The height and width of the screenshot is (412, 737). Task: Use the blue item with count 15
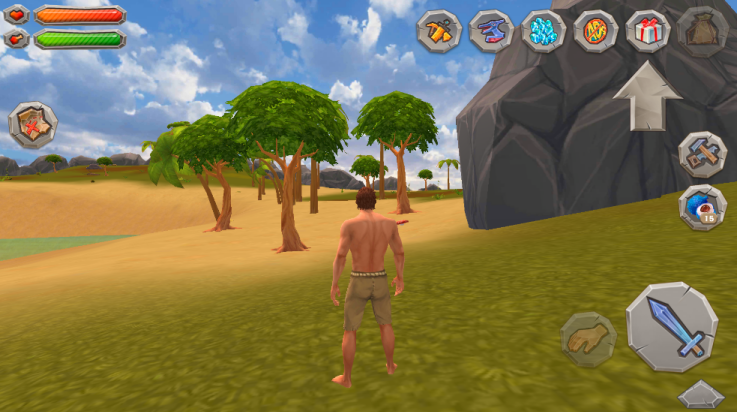(x=702, y=206)
